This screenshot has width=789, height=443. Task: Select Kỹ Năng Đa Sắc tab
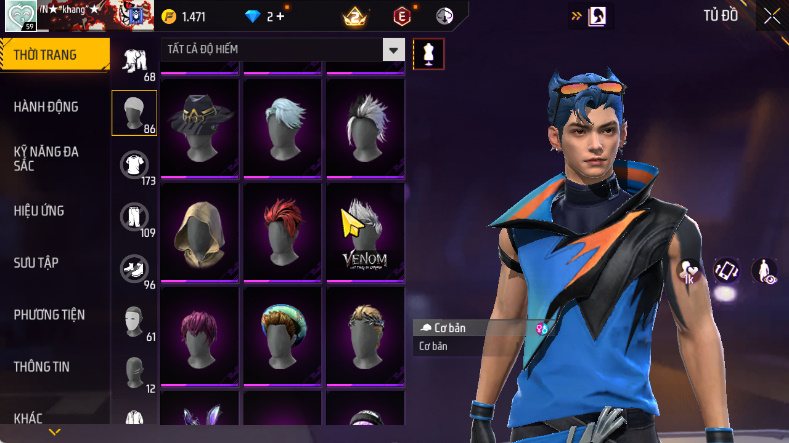(x=46, y=158)
